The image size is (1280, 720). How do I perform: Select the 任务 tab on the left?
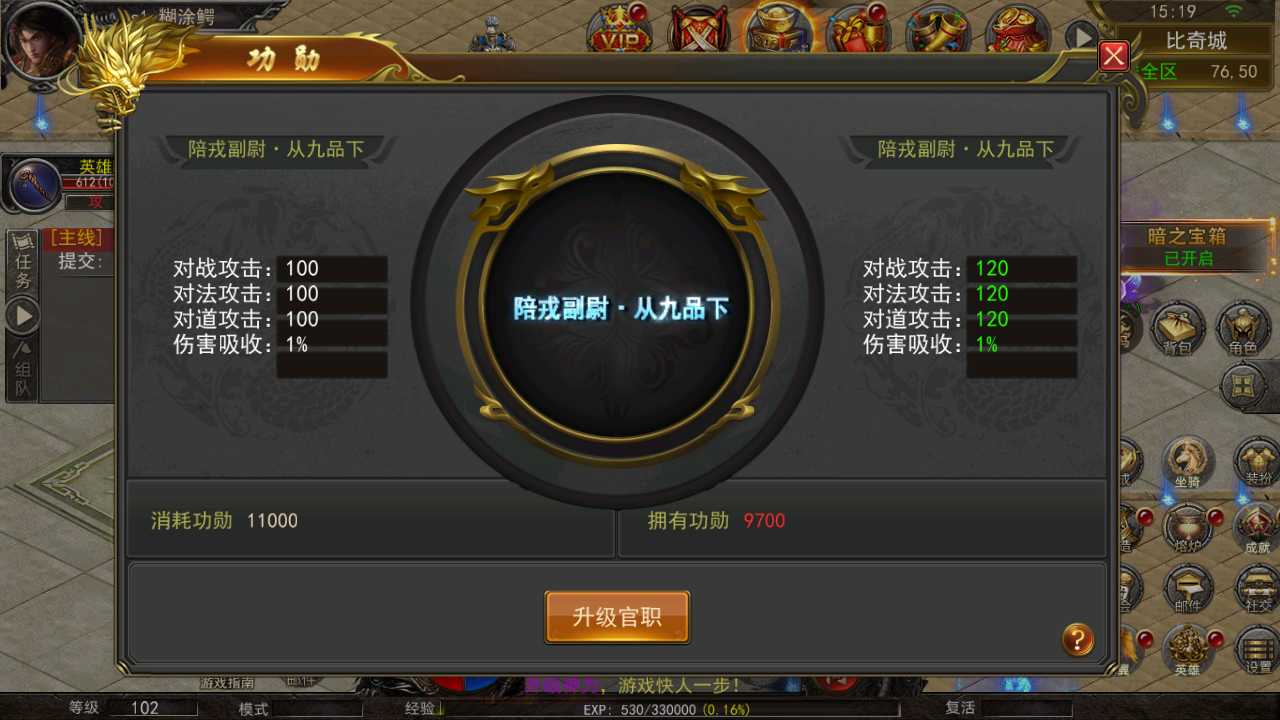coord(23,268)
